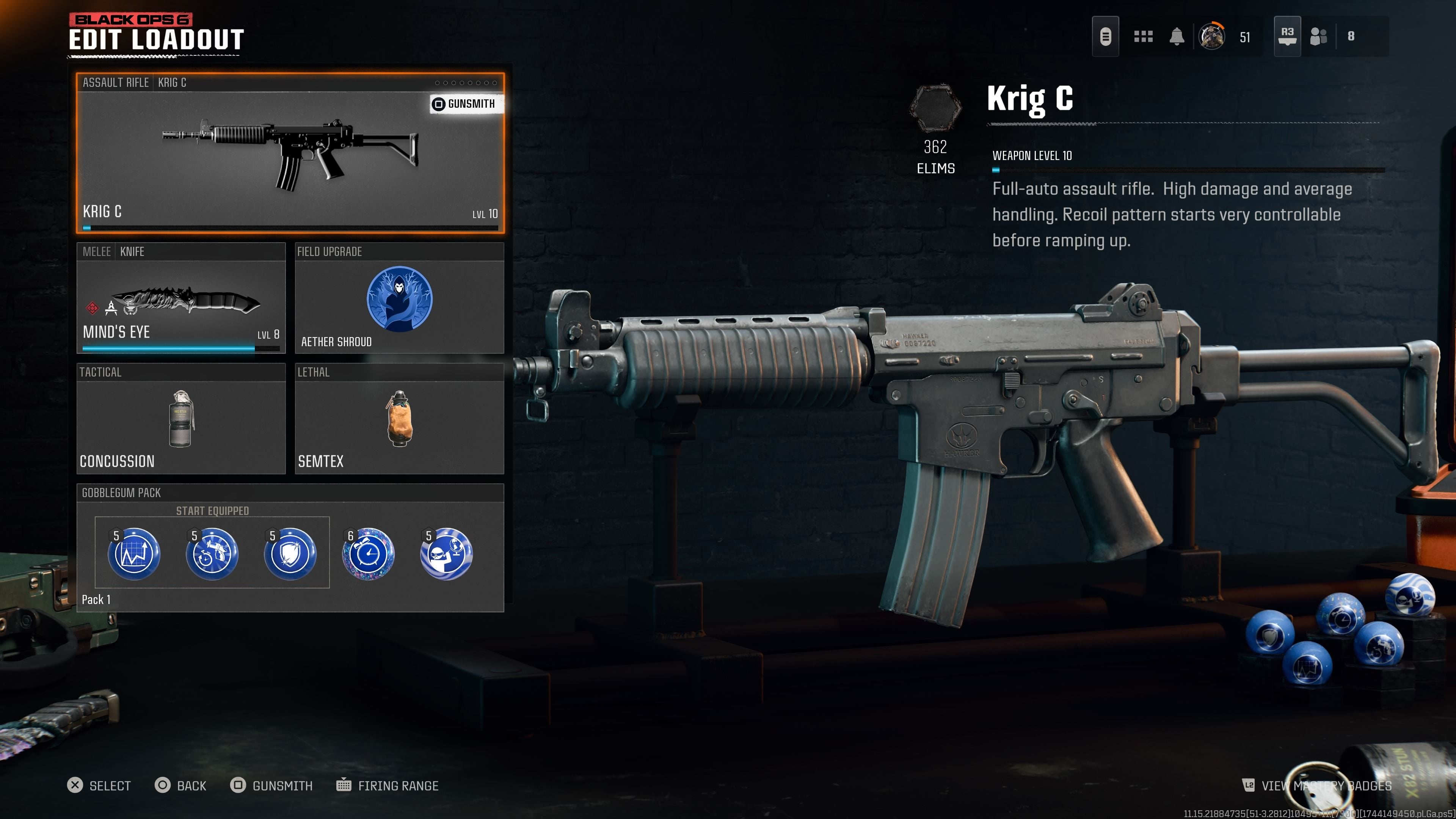Open the Krig C mastery hexagon badge

tap(935, 108)
